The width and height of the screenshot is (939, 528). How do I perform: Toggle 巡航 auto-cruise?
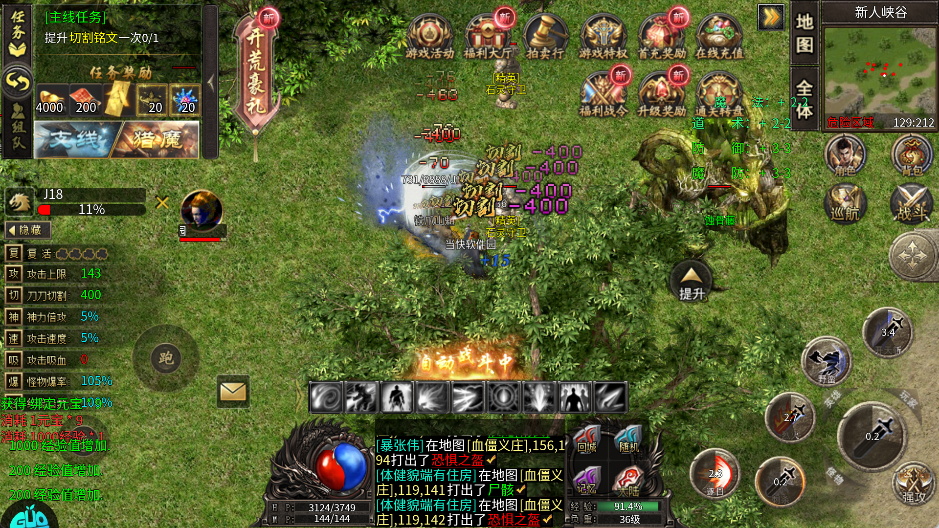[x=845, y=204]
